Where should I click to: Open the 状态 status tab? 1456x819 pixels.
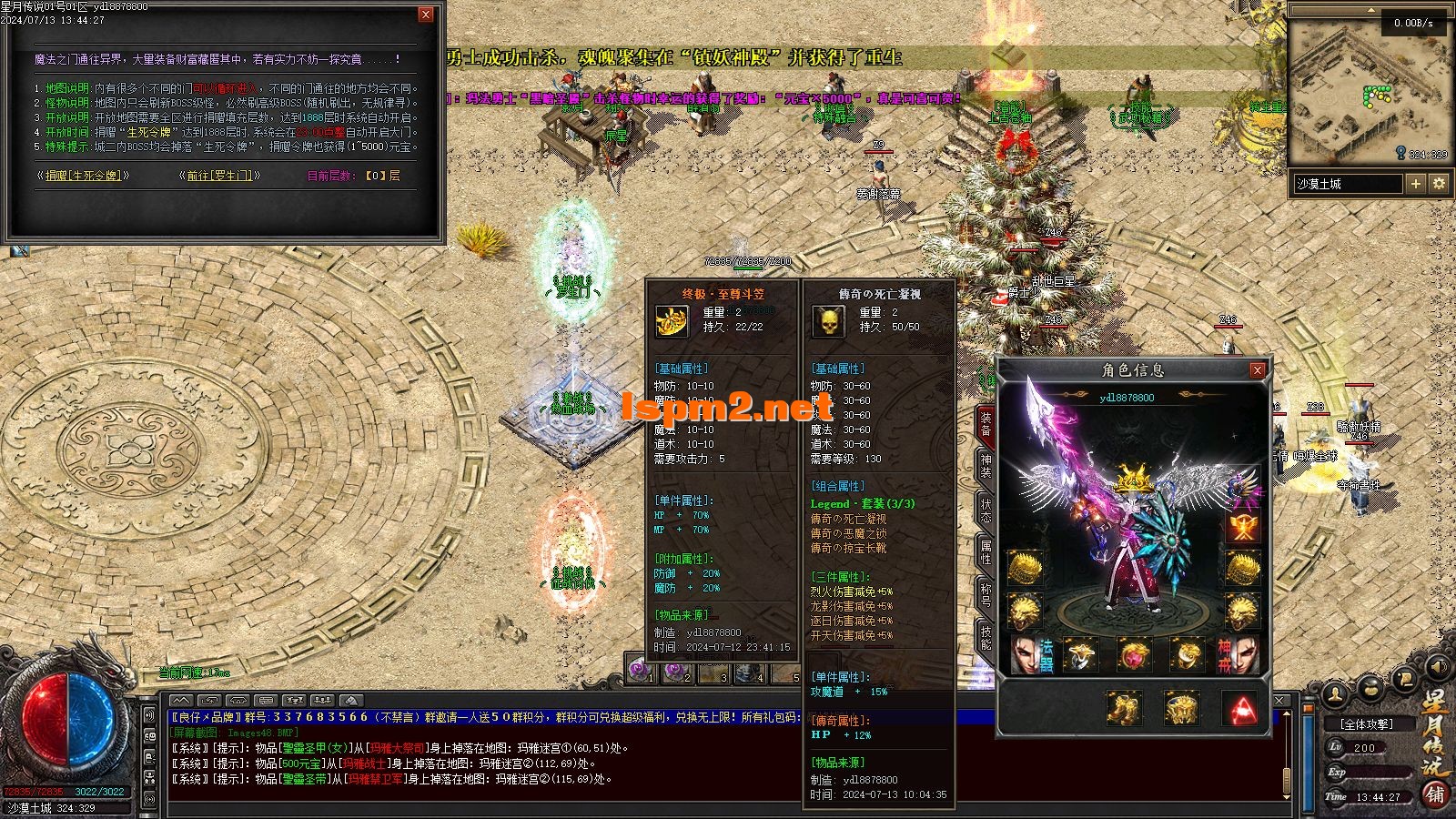pyautogui.click(x=986, y=509)
